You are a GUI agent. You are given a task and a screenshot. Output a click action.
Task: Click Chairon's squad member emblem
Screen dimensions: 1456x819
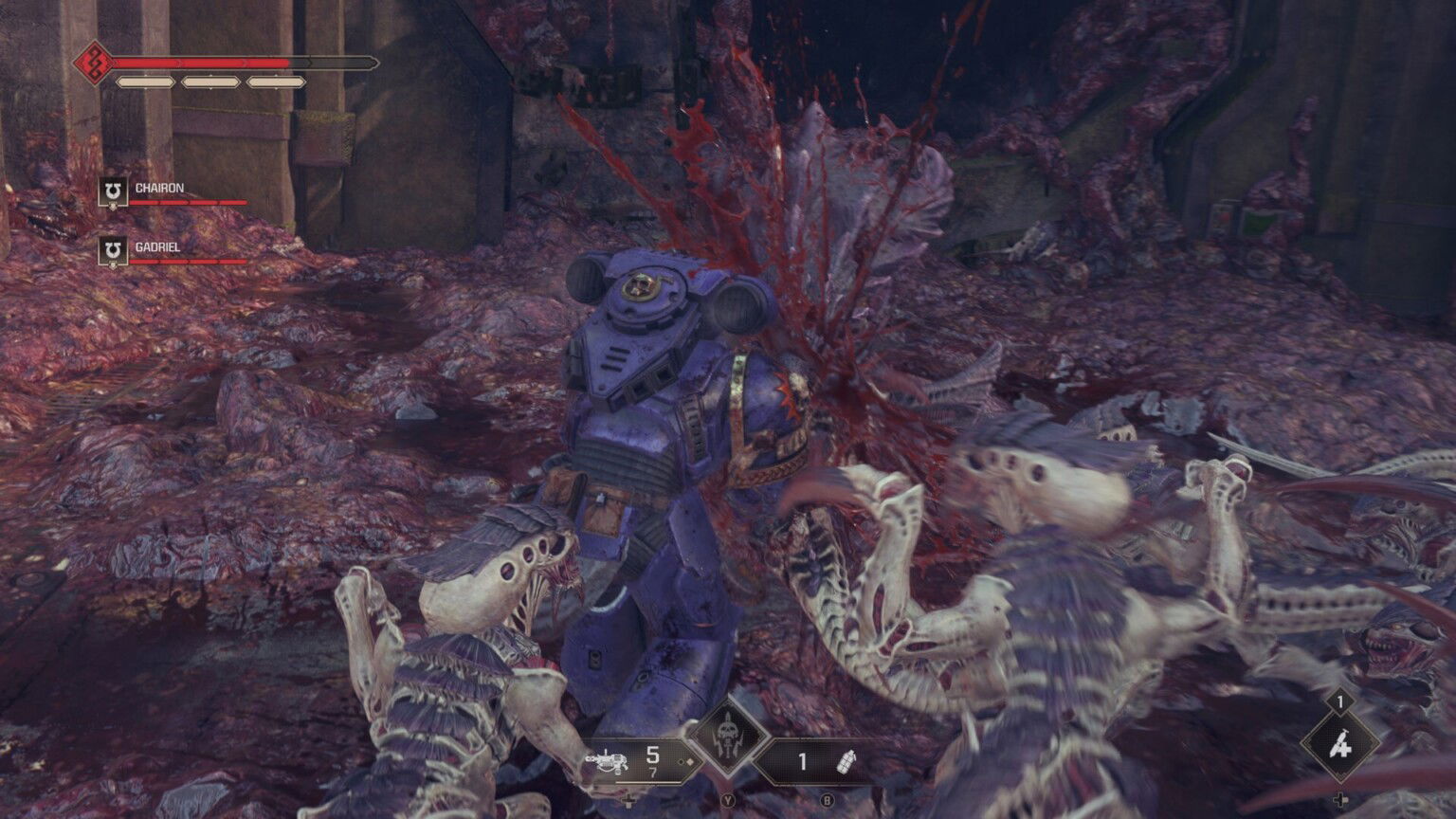113,192
